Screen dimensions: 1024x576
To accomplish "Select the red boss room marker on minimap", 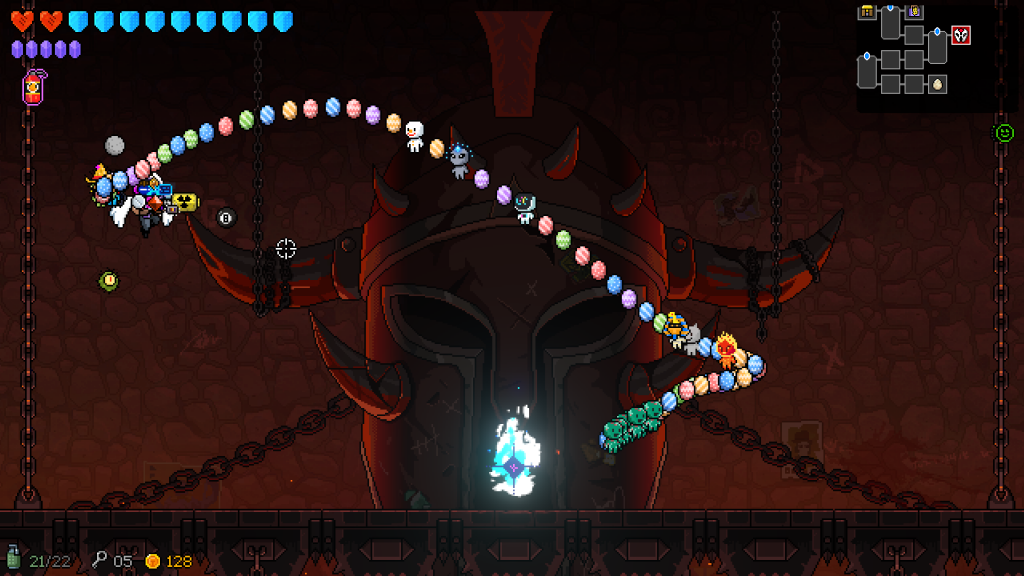I will [961, 36].
